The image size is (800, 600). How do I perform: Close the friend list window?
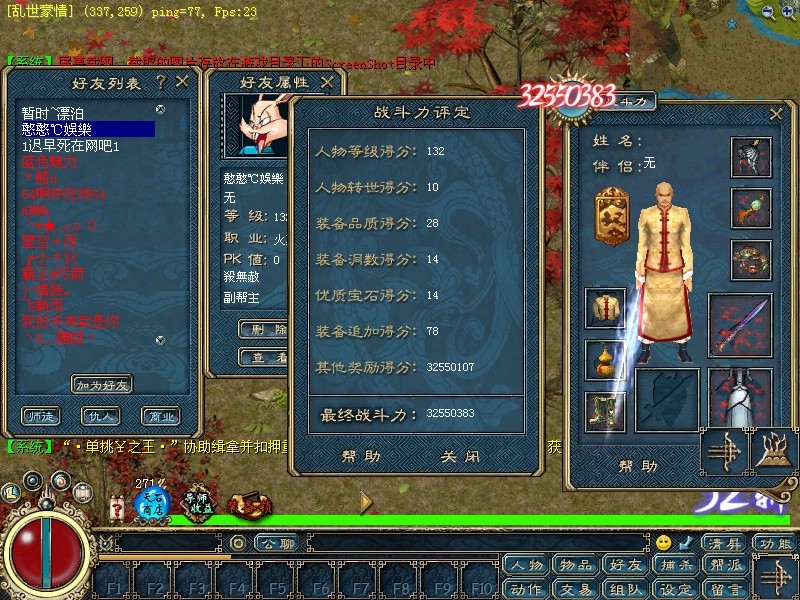point(182,82)
